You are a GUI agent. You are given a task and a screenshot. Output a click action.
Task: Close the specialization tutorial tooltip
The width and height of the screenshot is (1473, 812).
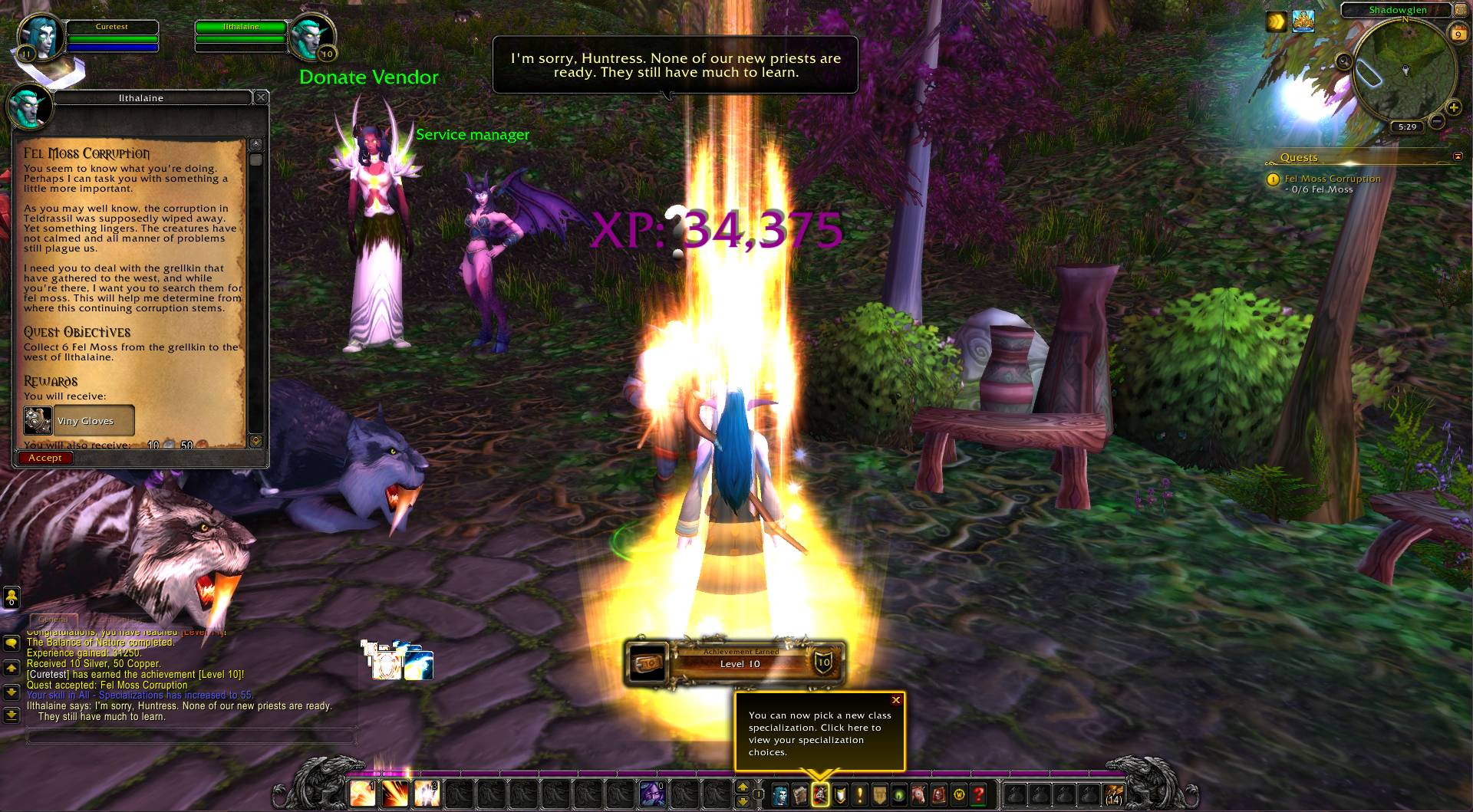[895, 700]
